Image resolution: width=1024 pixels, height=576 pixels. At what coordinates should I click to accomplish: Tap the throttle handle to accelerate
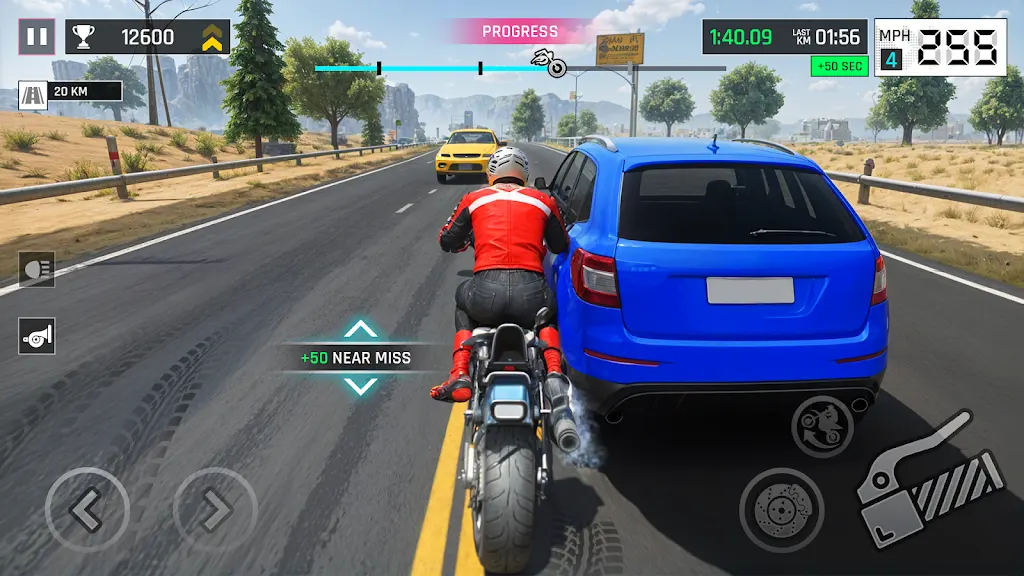(929, 485)
